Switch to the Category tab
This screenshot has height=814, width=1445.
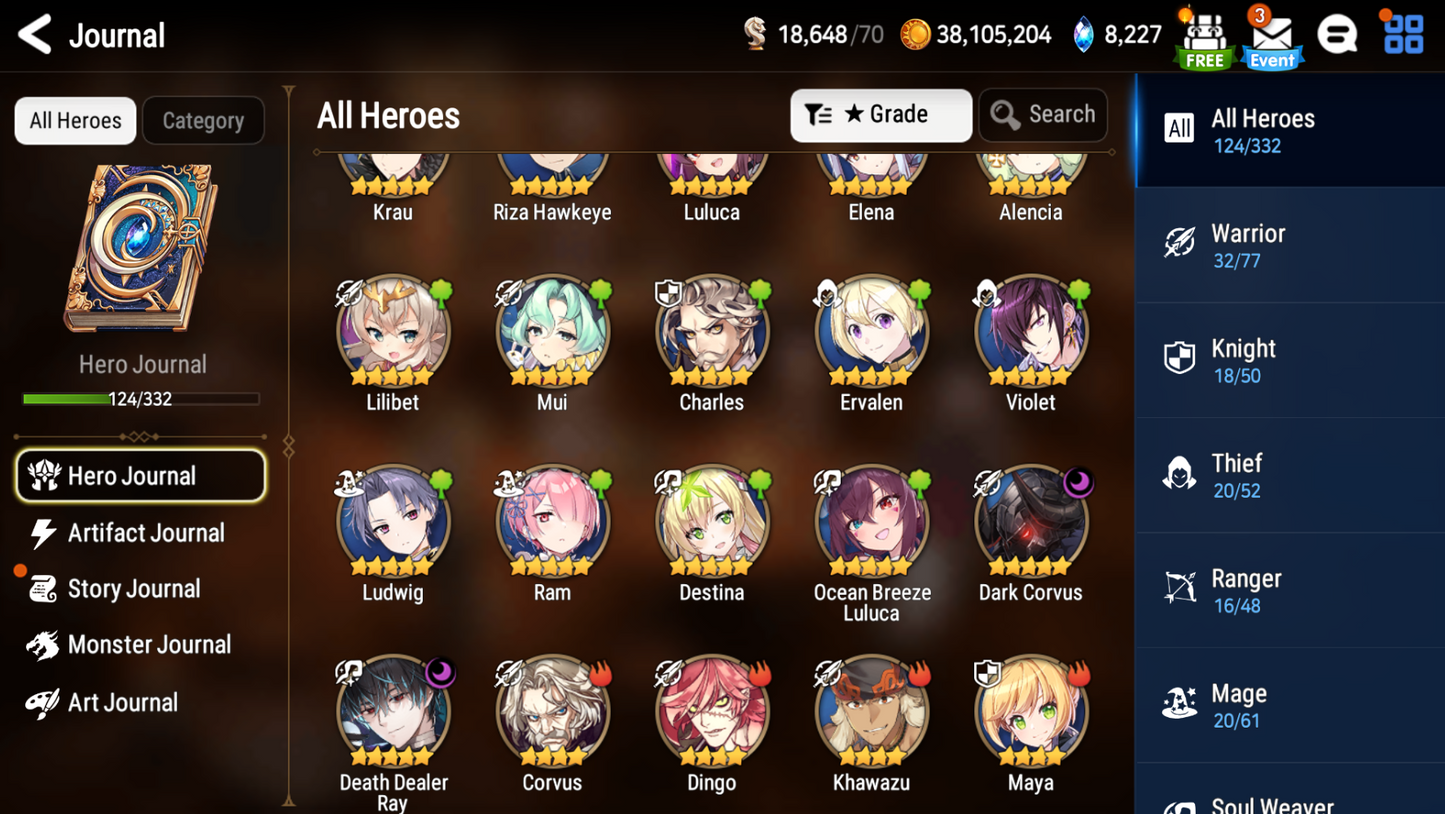tap(203, 120)
